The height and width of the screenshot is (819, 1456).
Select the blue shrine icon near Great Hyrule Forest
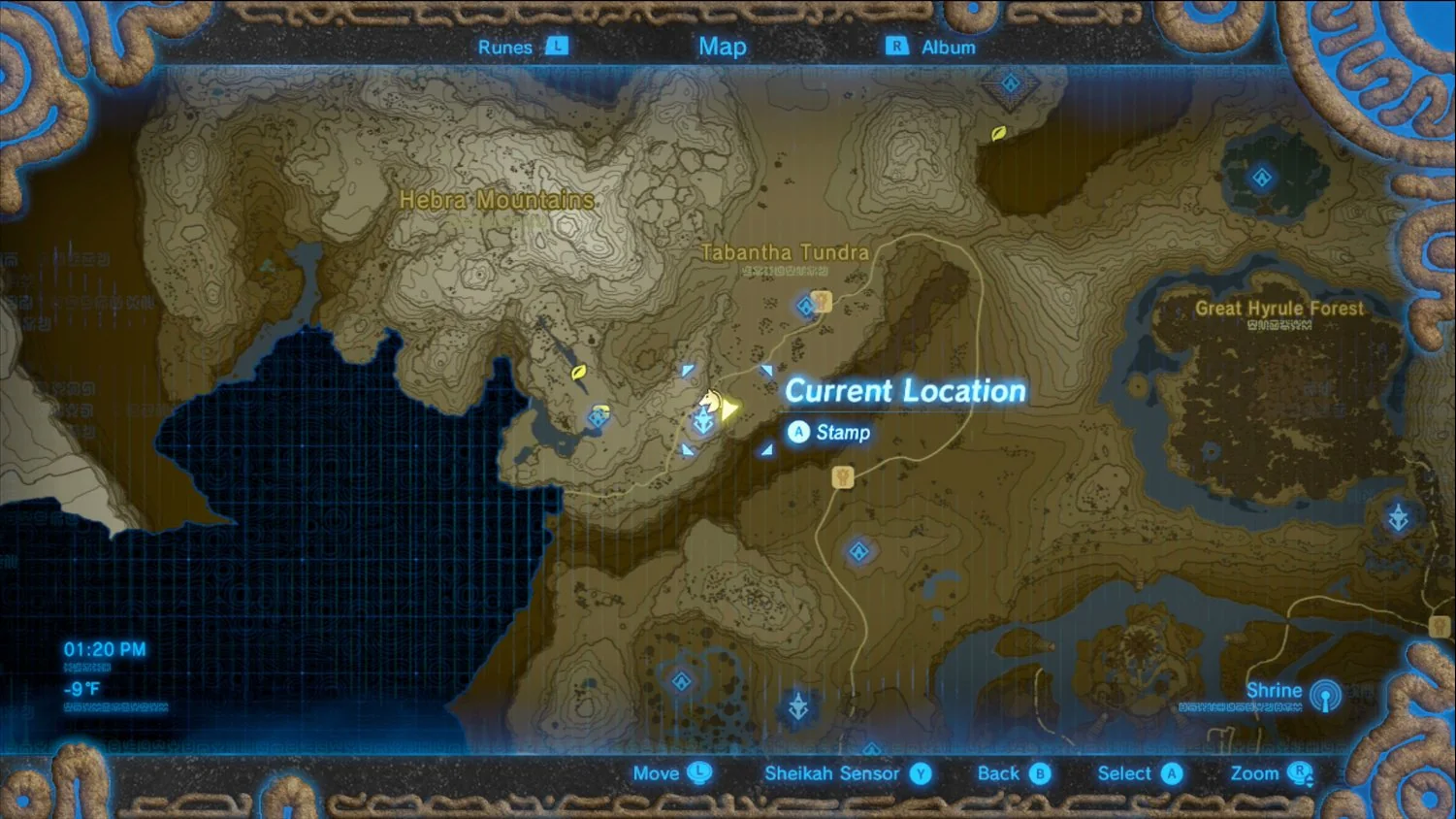pyautogui.click(x=1261, y=178)
